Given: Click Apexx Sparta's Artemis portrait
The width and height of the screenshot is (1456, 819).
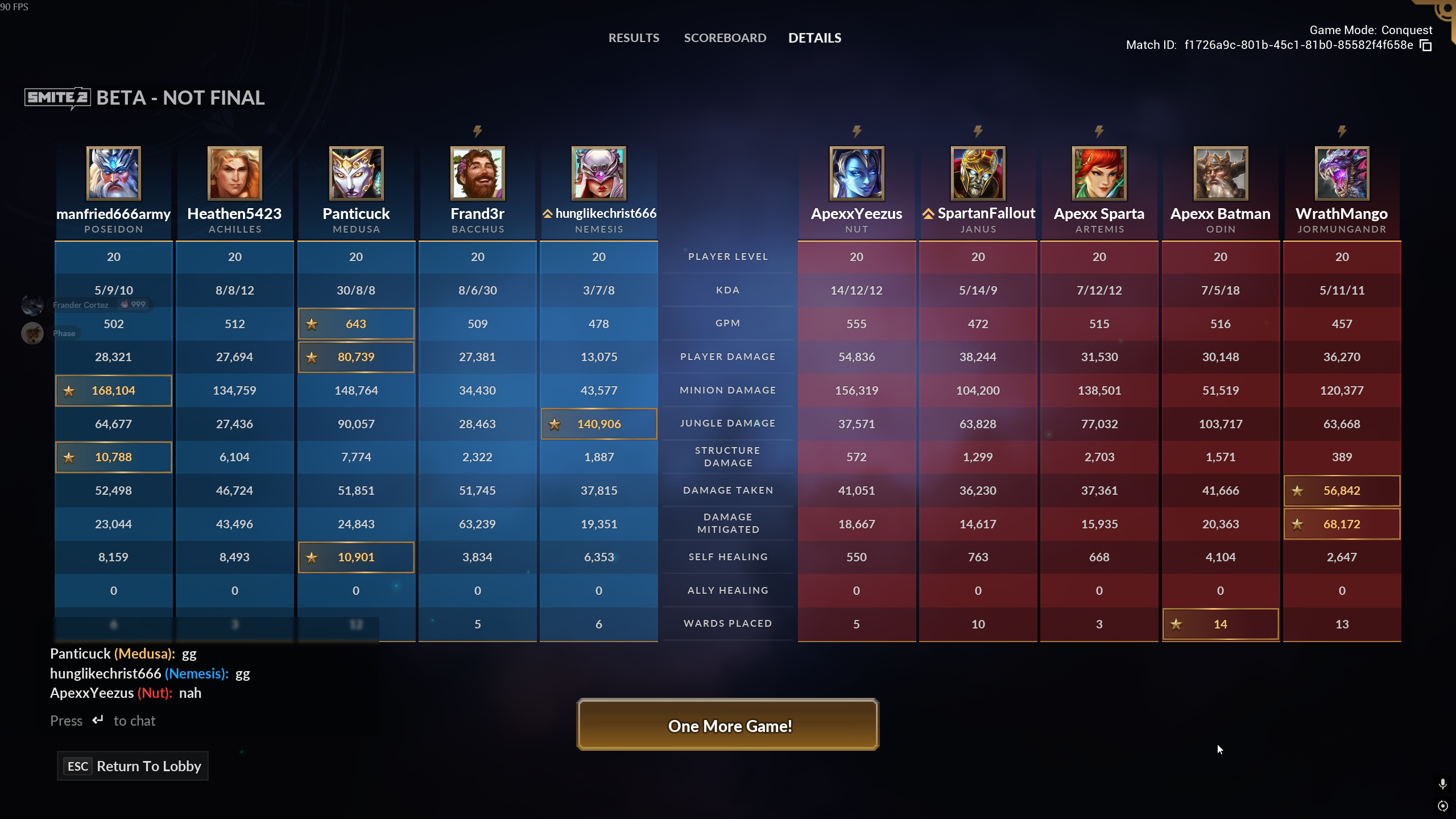Looking at the screenshot, I should pos(1099,173).
